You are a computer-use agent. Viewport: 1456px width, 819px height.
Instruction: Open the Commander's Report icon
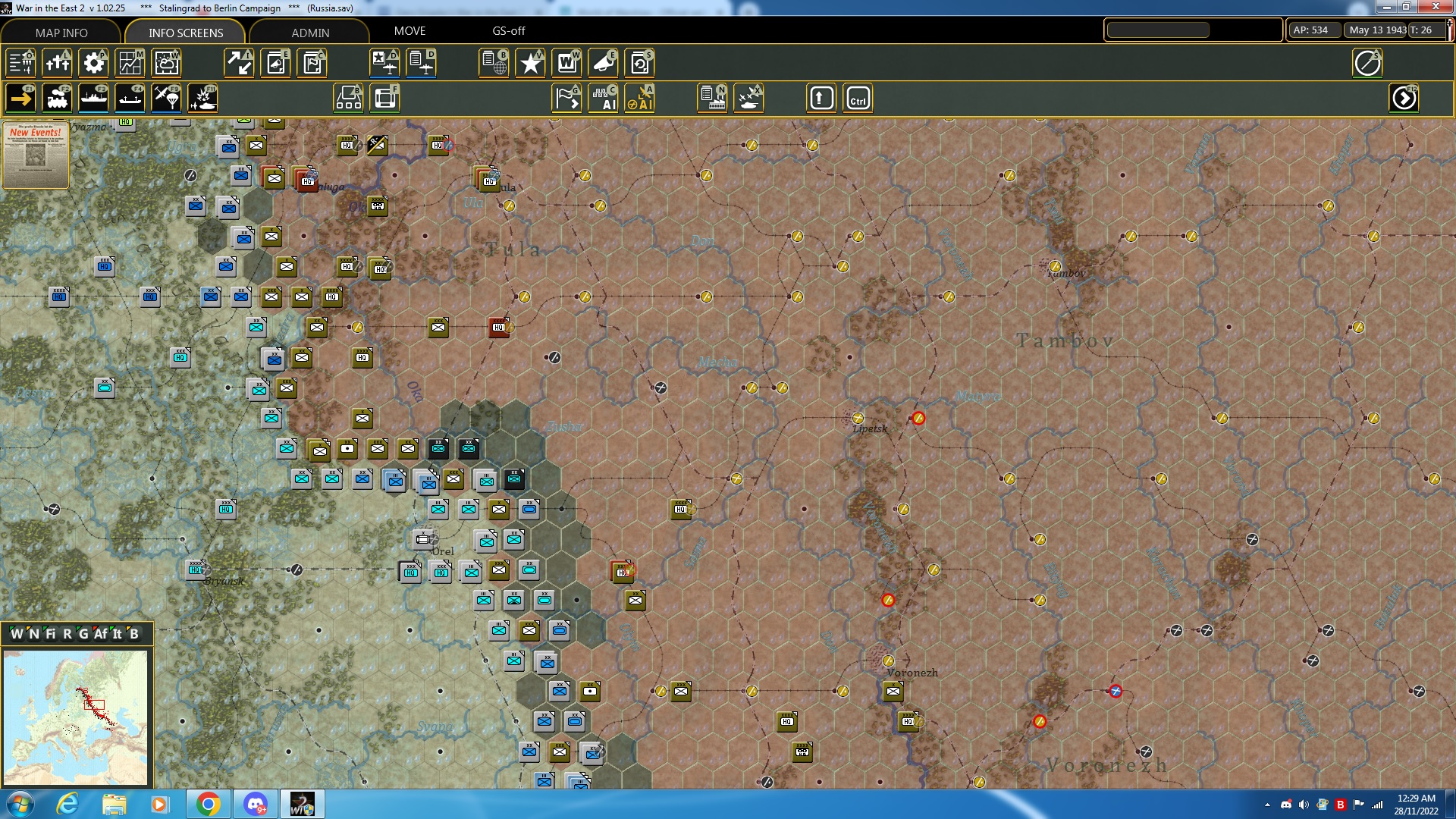tap(494, 63)
